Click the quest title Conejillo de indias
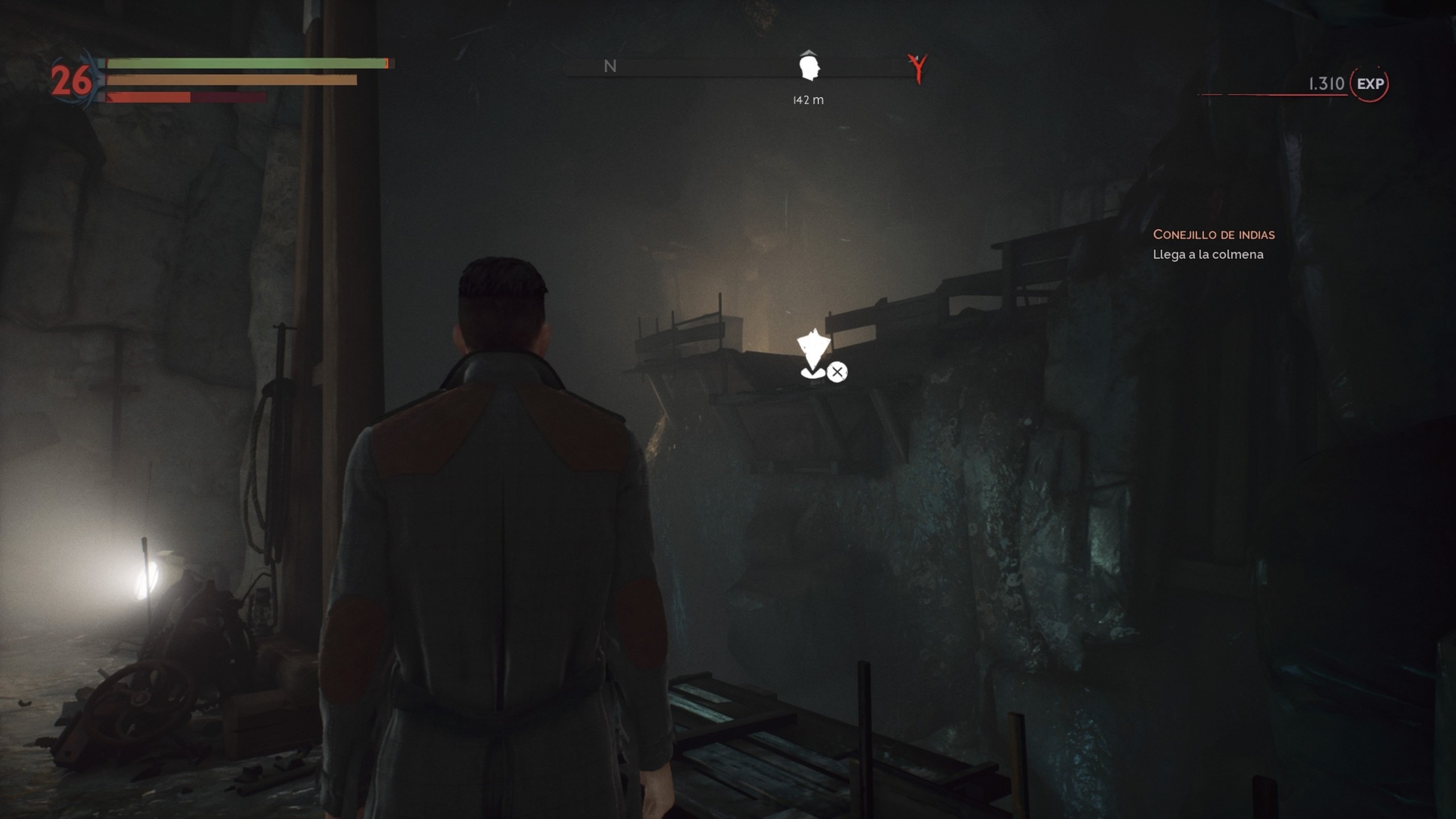The image size is (1456, 819). point(1213,234)
